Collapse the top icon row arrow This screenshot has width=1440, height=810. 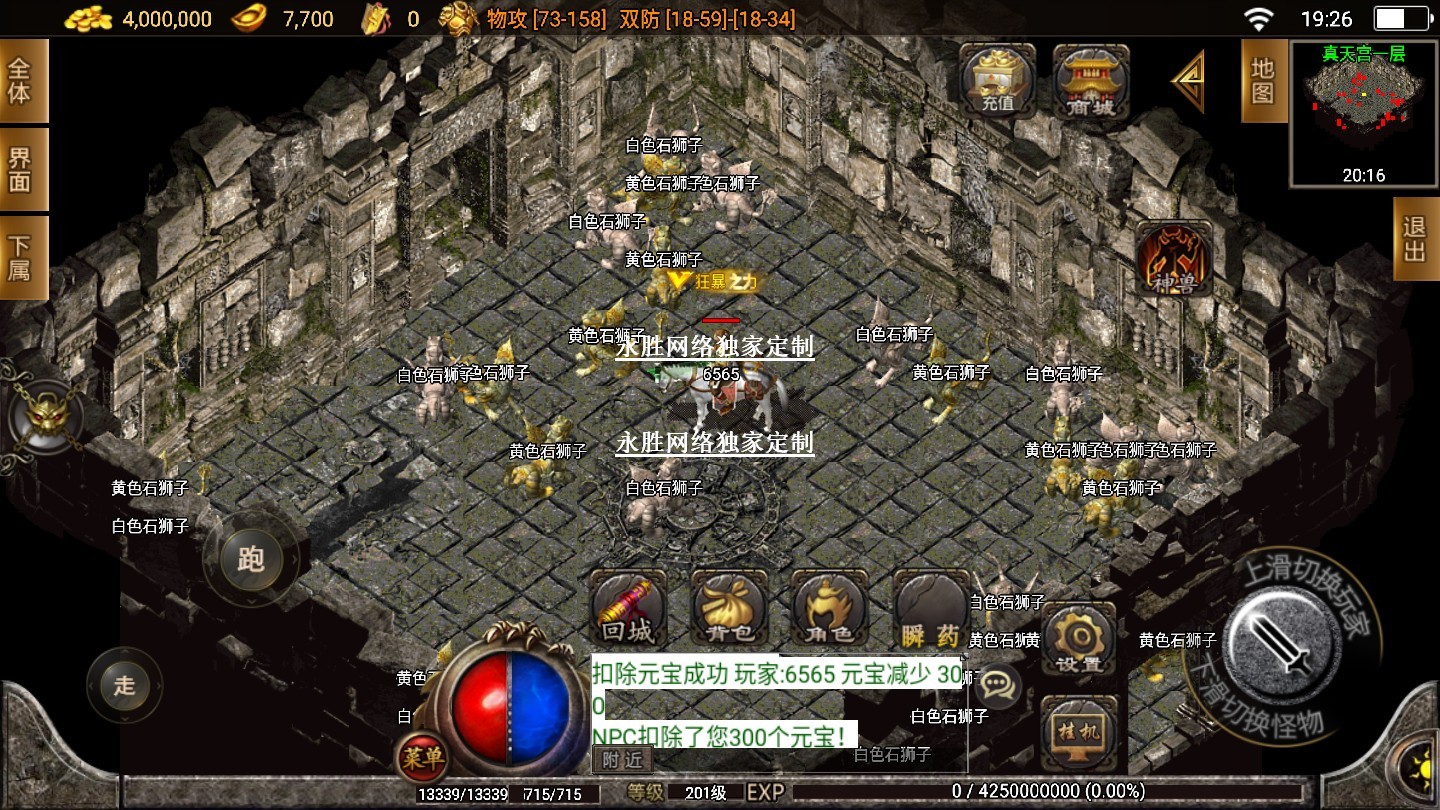click(x=1189, y=82)
